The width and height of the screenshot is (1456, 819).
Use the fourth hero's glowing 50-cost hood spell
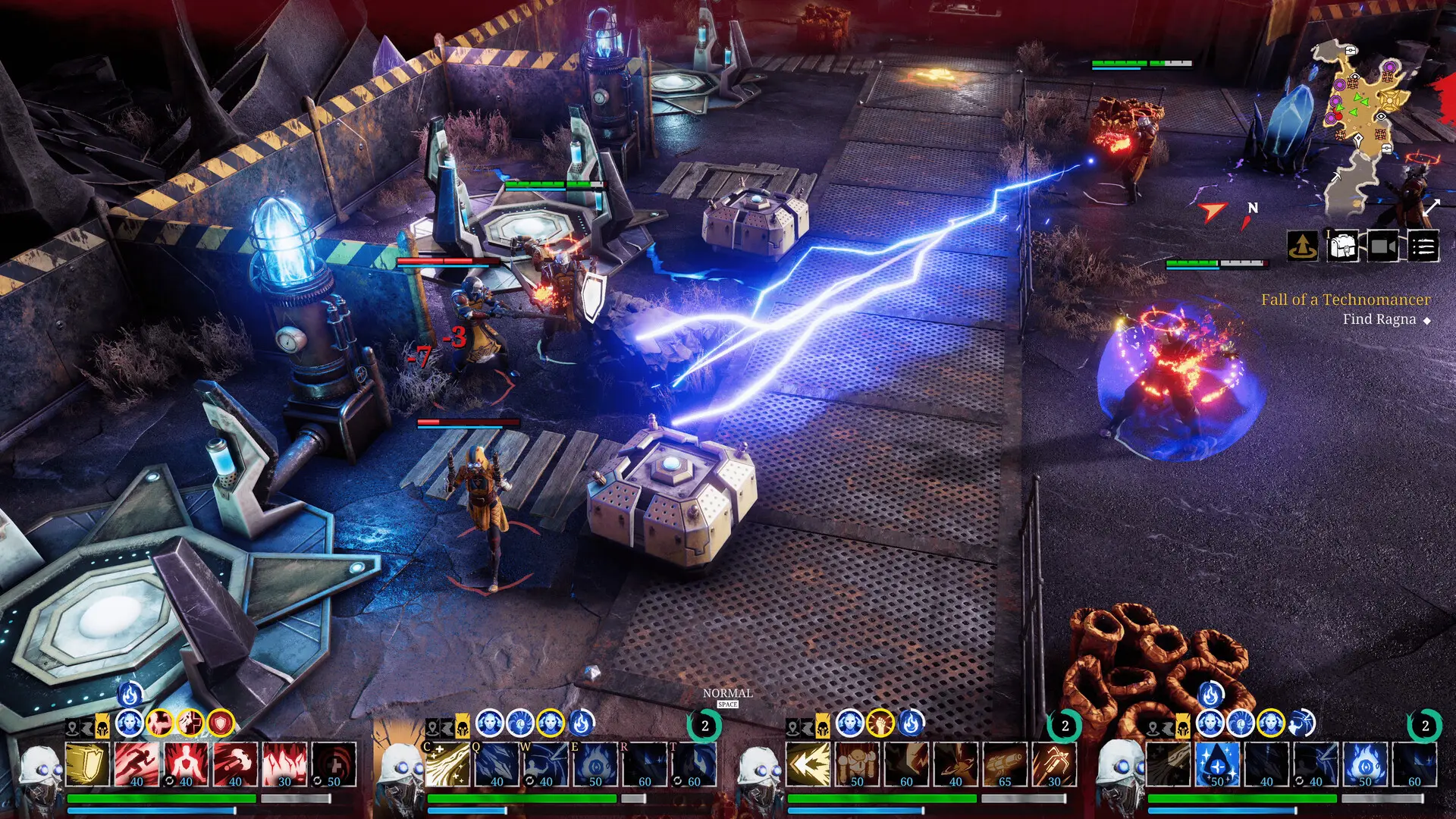(x=1216, y=764)
